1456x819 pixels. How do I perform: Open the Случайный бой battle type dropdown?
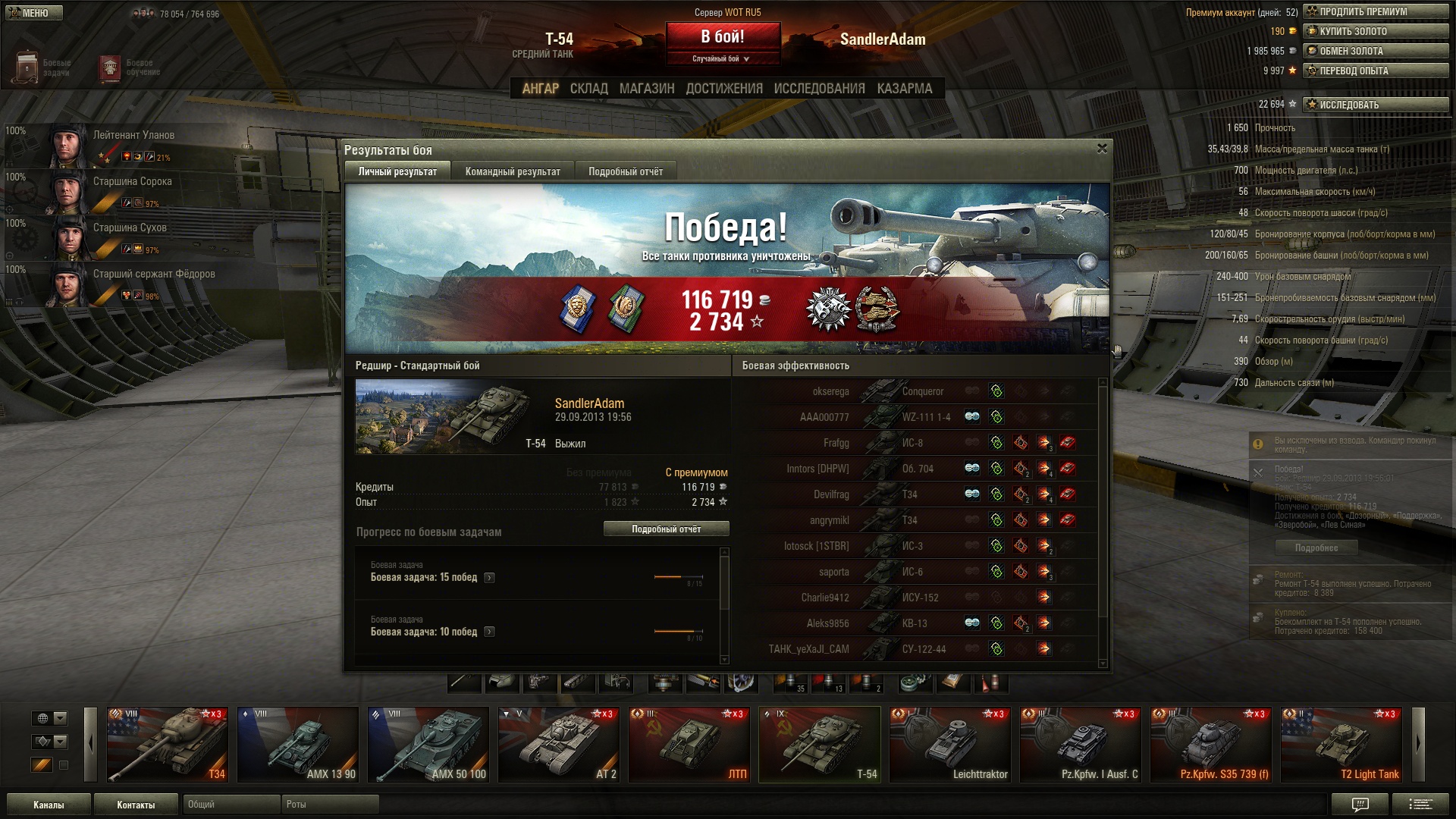click(x=721, y=58)
